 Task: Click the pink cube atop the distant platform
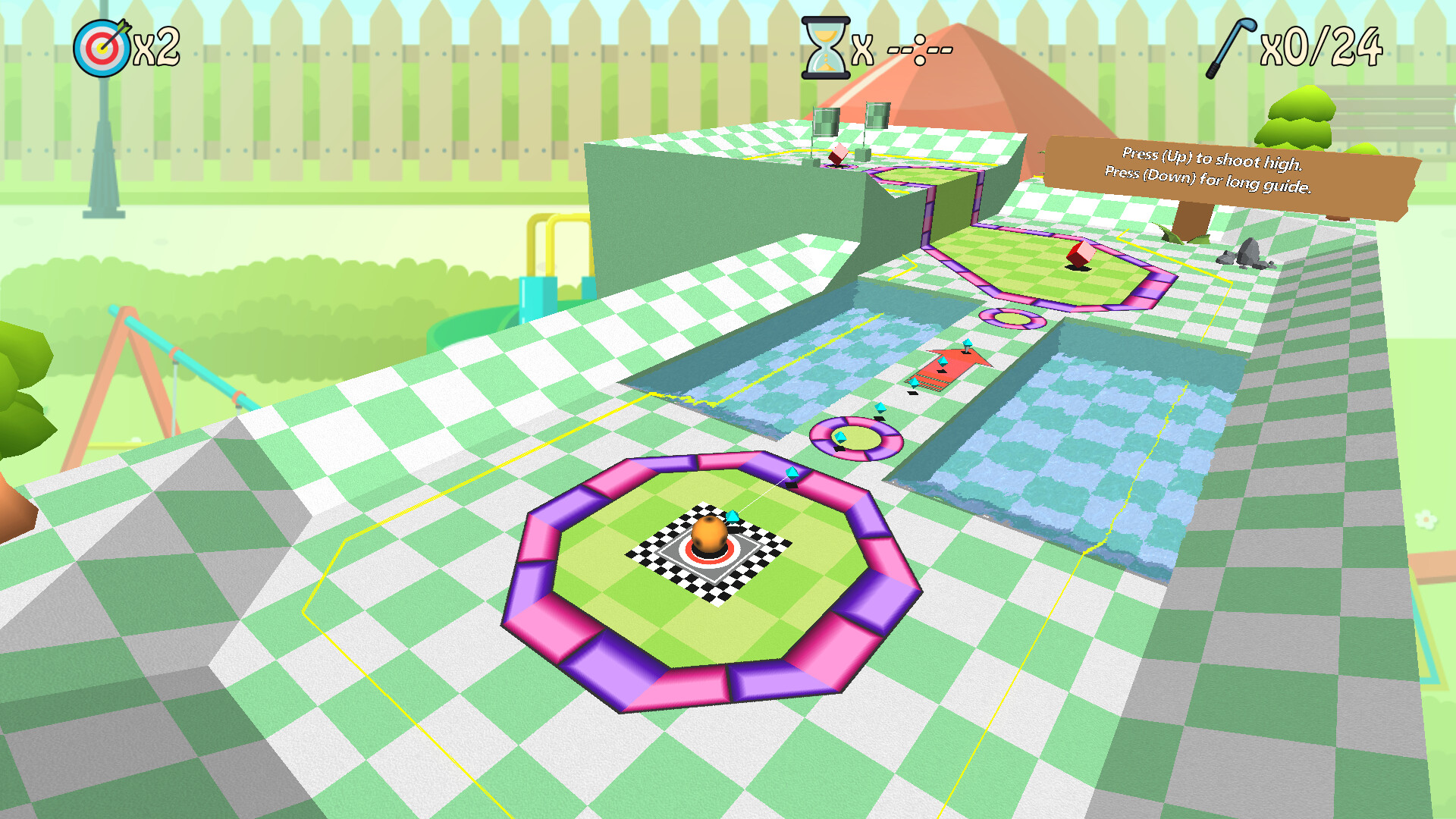click(839, 152)
